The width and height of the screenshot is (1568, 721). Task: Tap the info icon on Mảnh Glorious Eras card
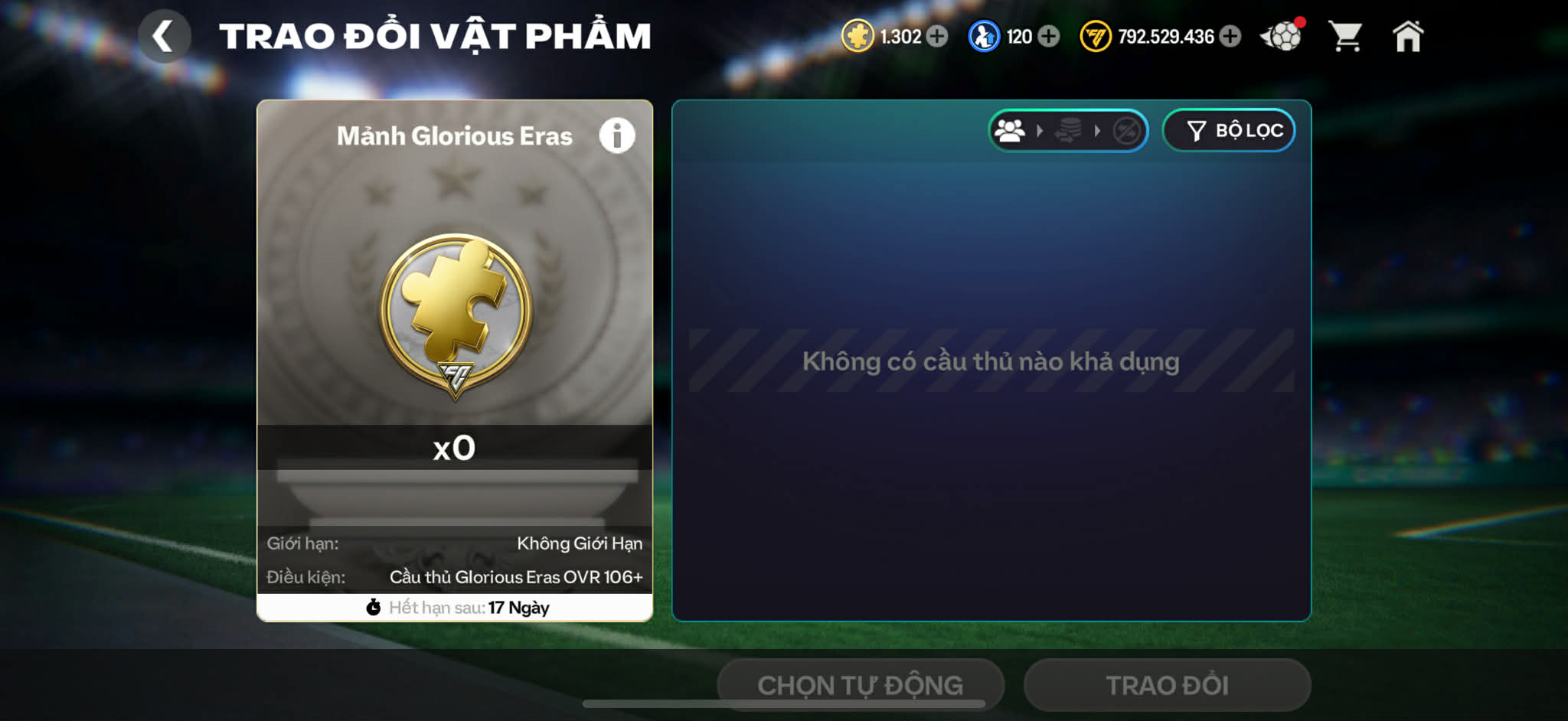(617, 135)
